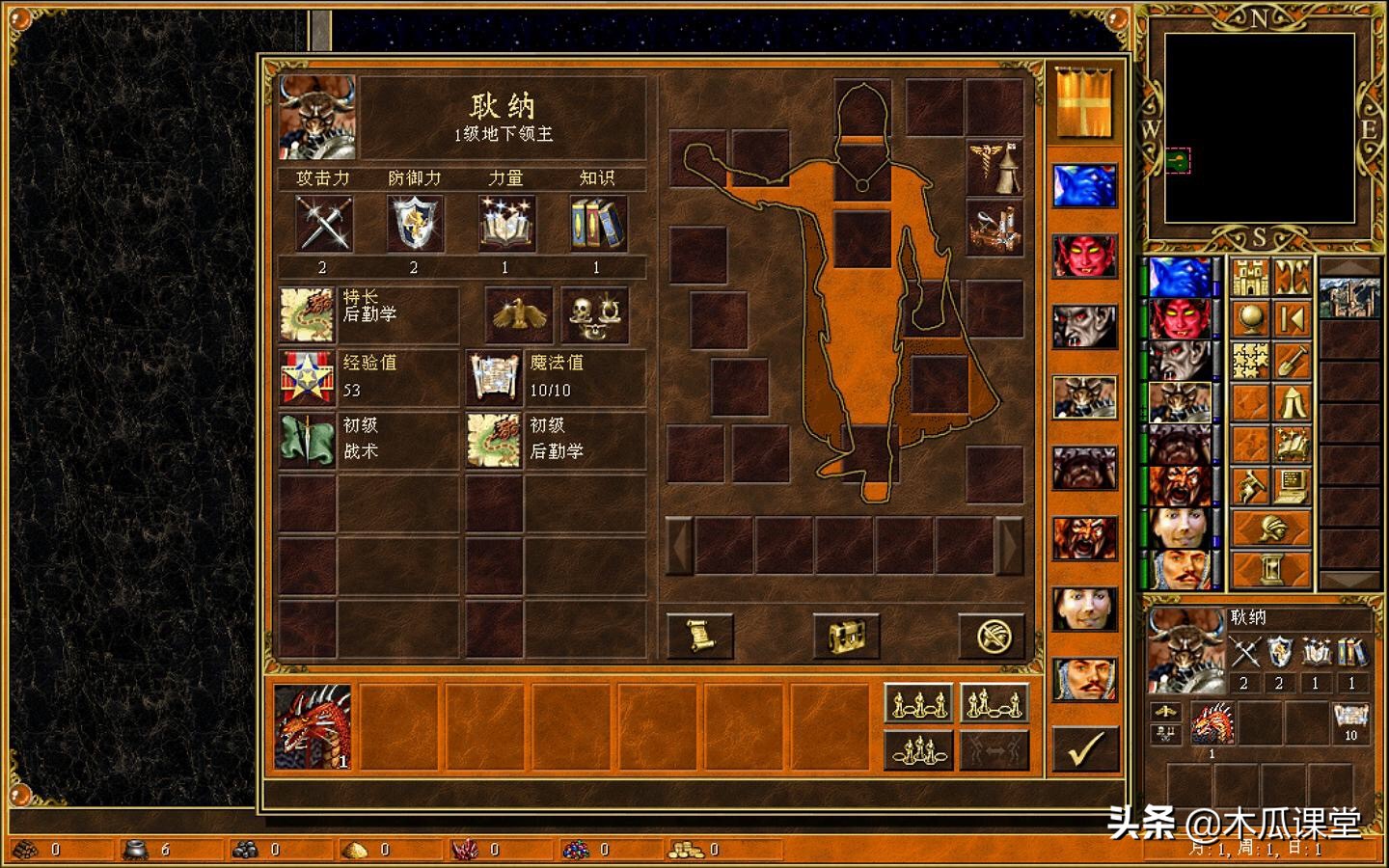Check the luck skull-and-horseshoe icon
This screenshot has height=868, width=1389.
[x=594, y=314]
